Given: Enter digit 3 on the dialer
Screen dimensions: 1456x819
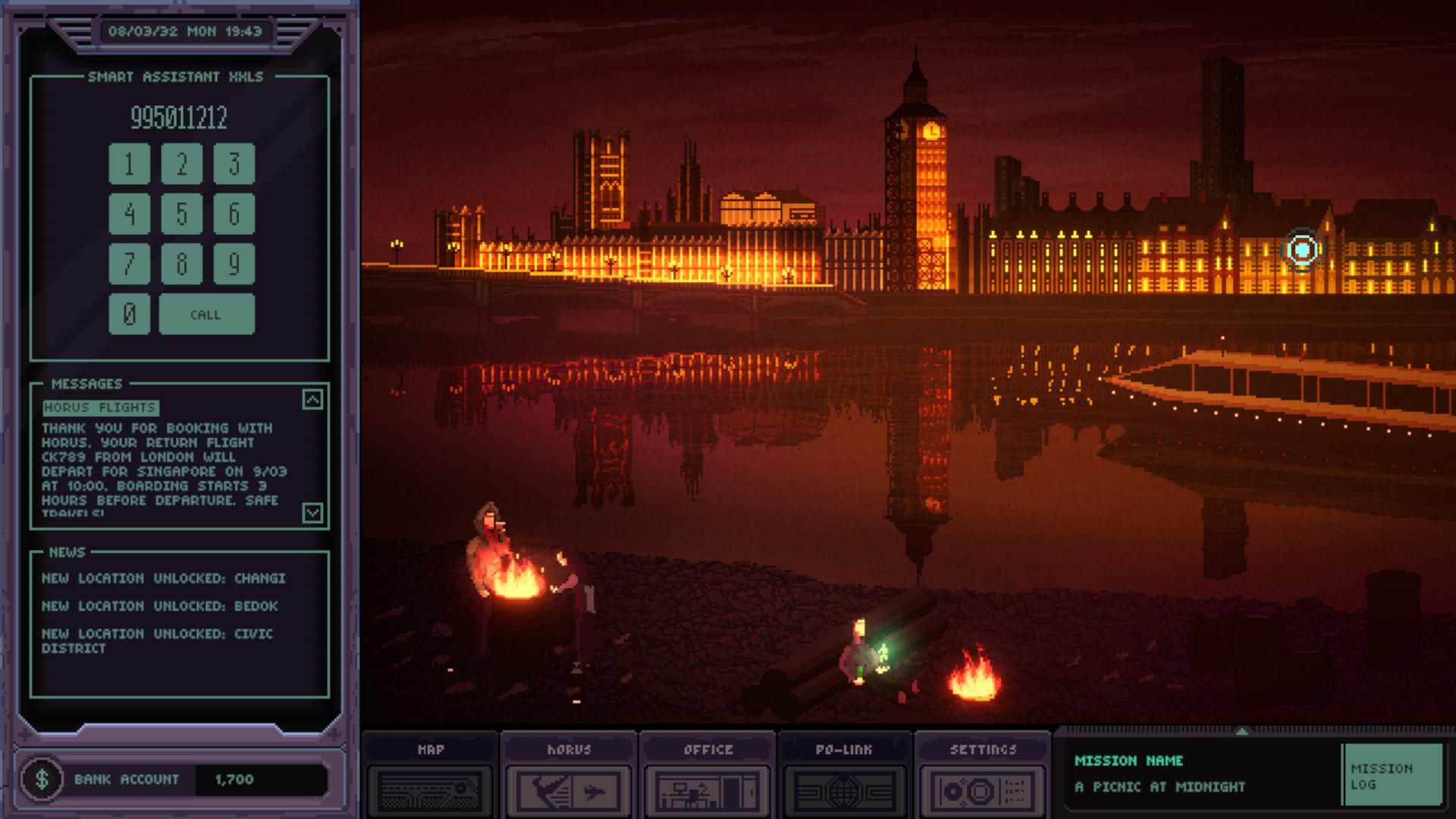Looking at the screenshot, I should [x=234, y=164].
